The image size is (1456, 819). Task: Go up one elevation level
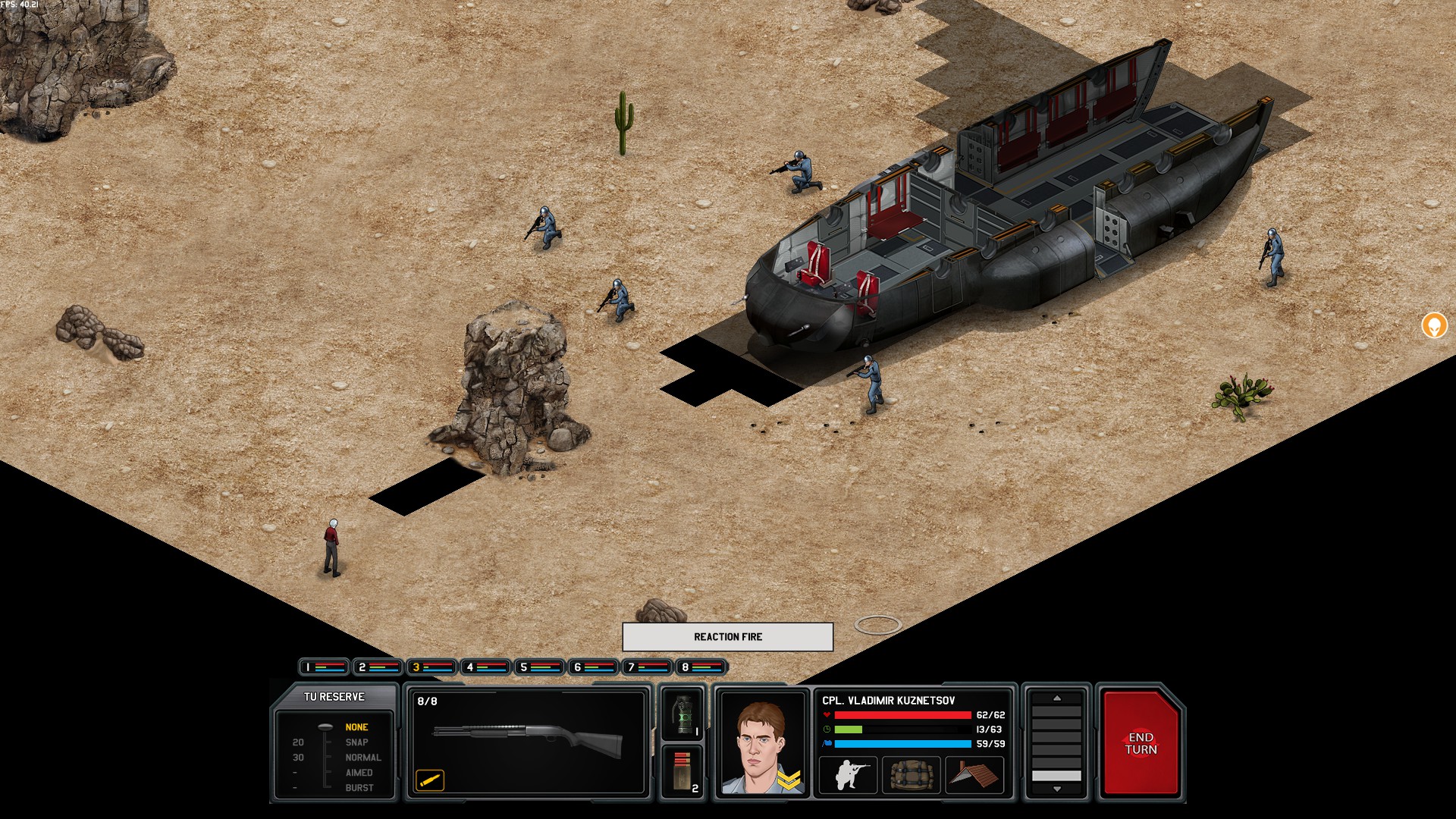coord(1056,698)
